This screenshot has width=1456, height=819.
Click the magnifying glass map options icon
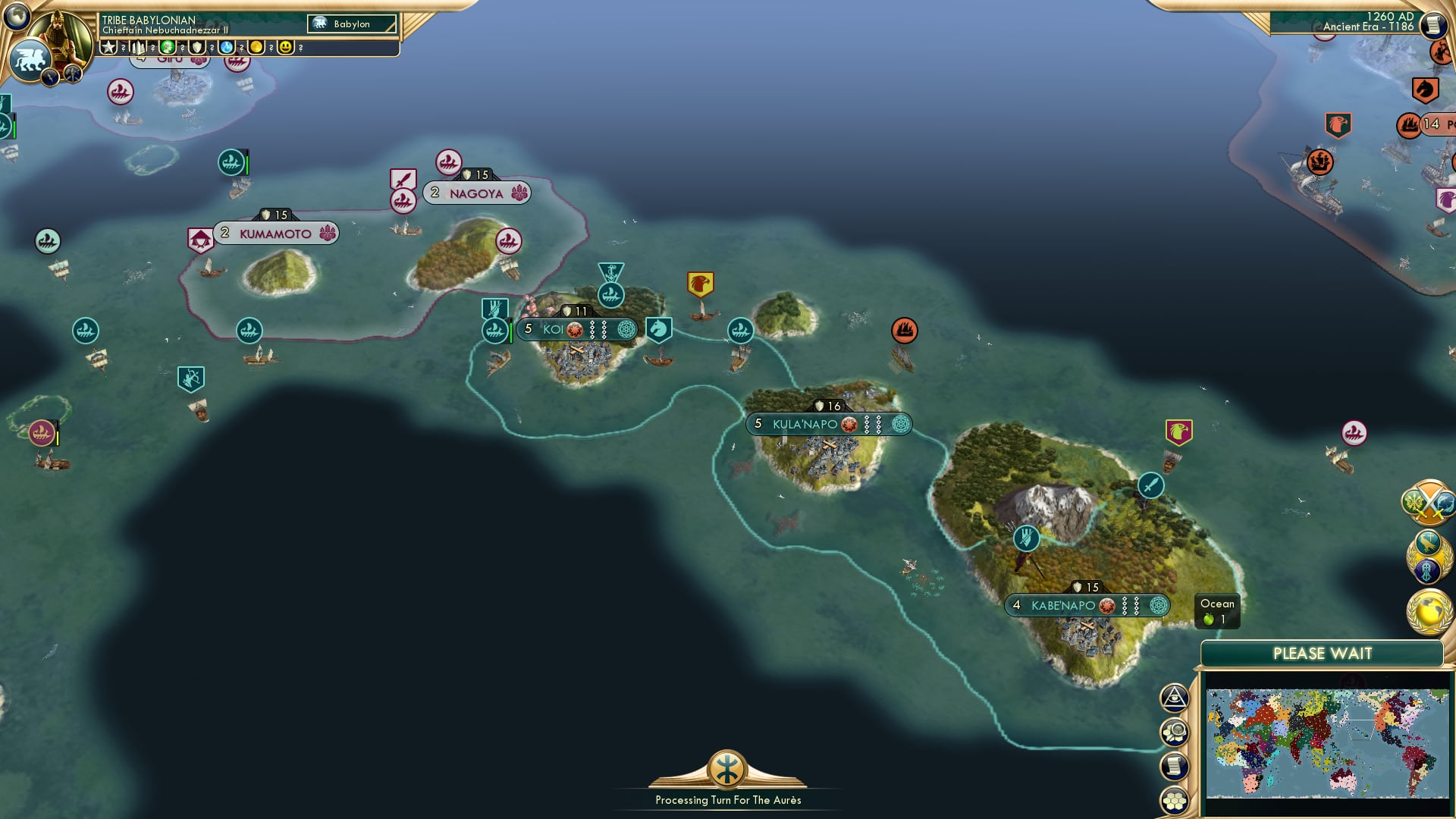pos(1175,730)
